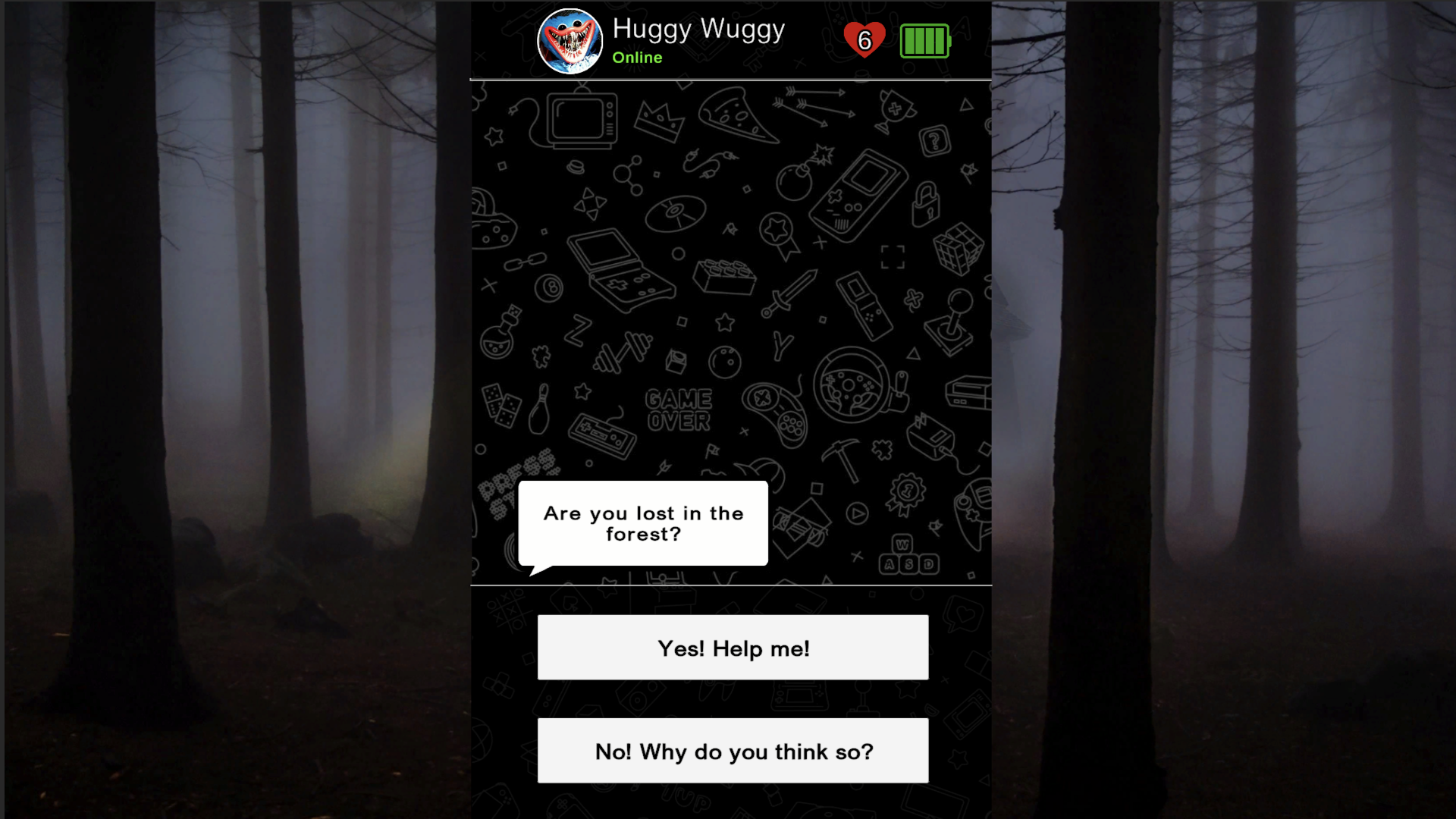Tap Online under Huggy Wuggy's name
The image size is (1456, 819).
point(637,57)
